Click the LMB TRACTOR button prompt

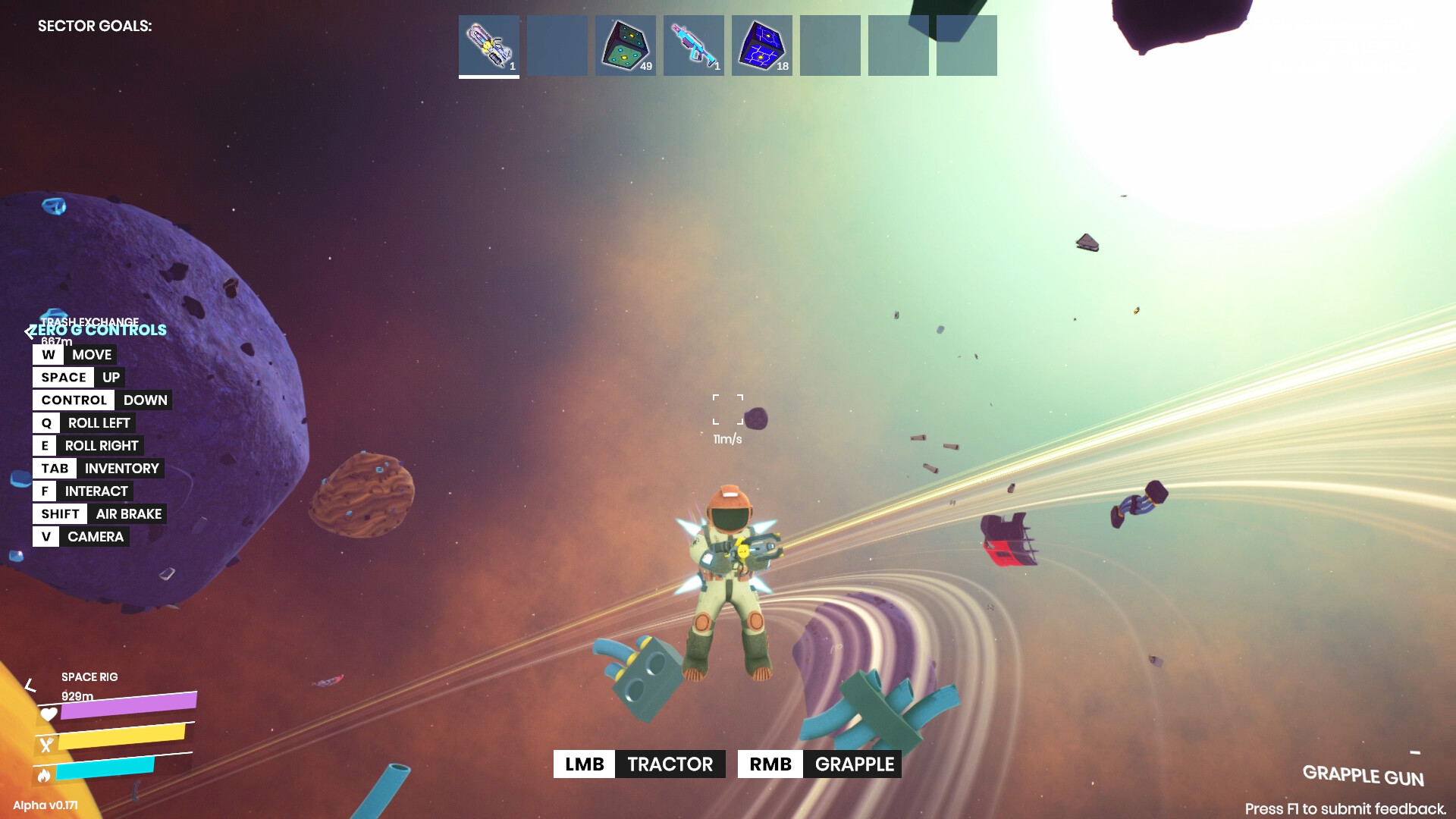pos(638,764)
